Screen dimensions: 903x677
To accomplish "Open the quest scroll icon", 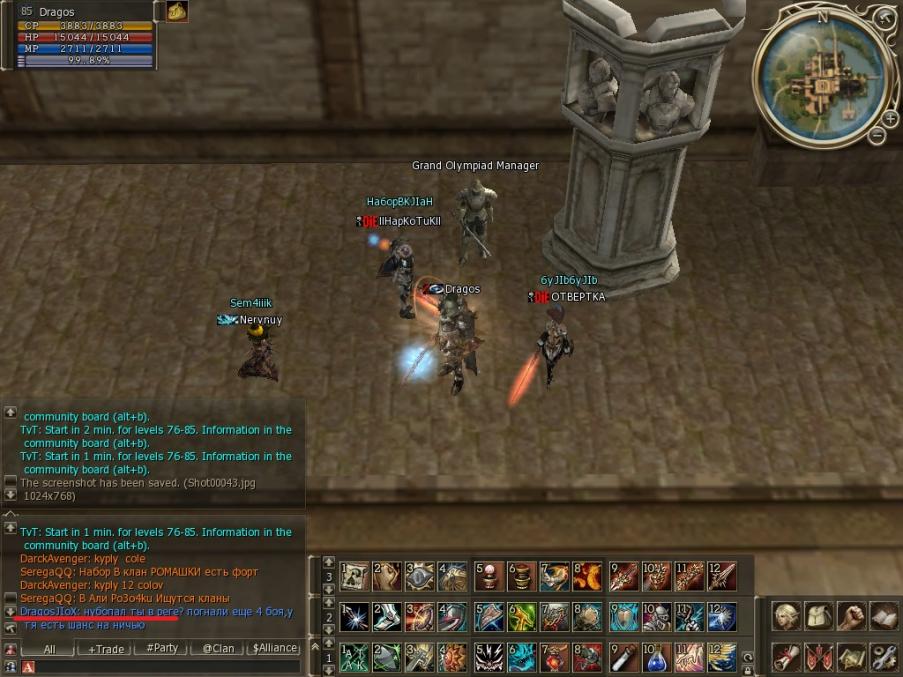I will tap(786, 656).
